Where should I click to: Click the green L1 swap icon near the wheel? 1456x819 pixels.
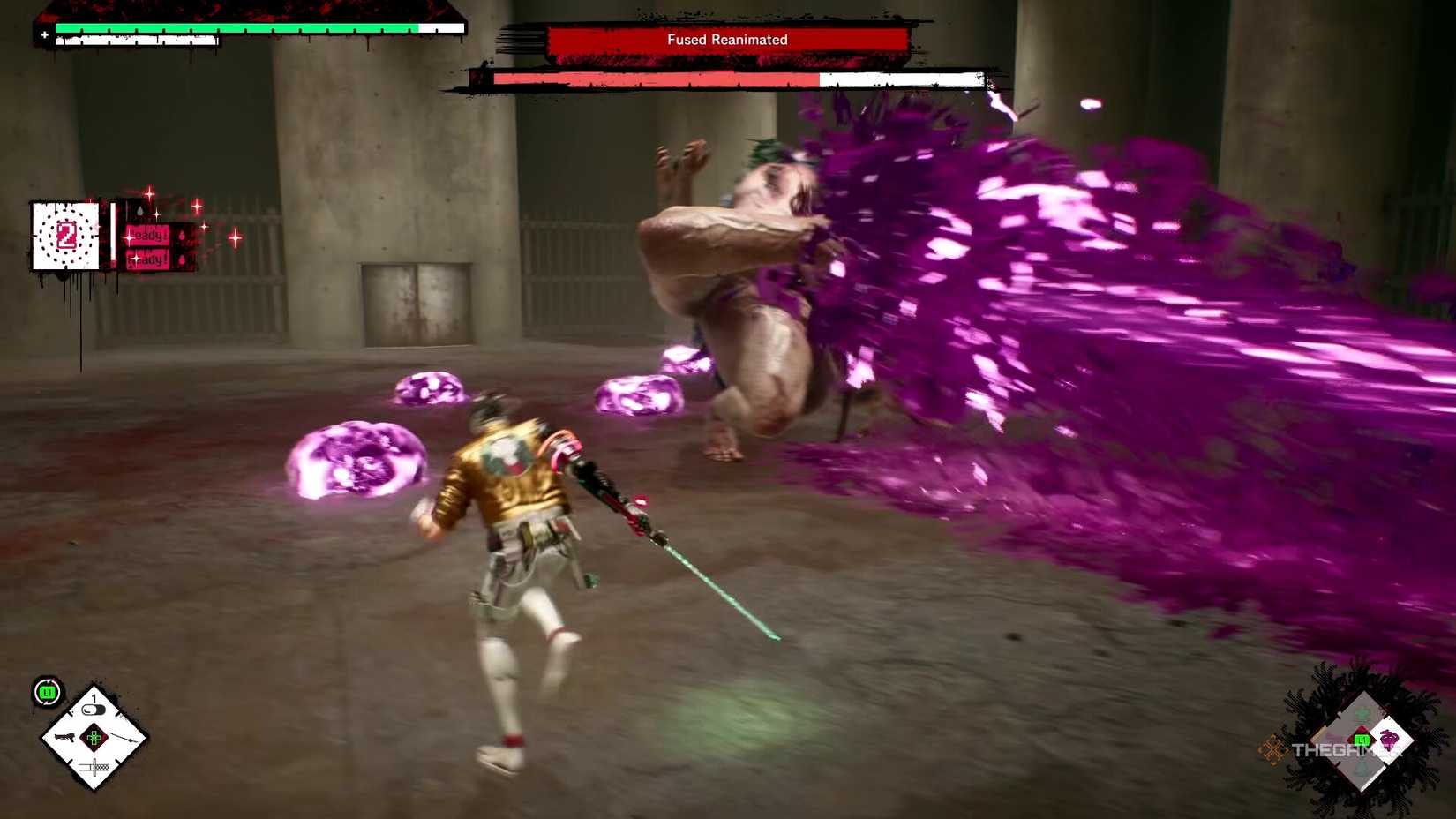tap(47, 691)
